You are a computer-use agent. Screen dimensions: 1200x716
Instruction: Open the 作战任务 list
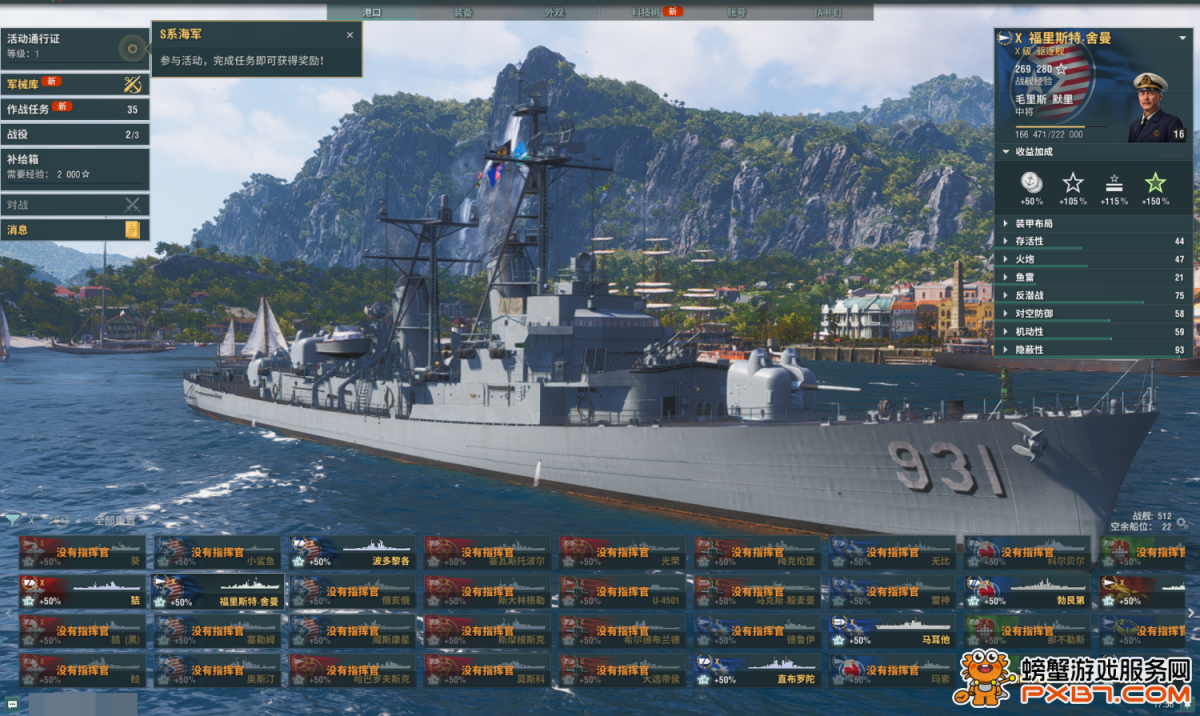pos(75,109)
